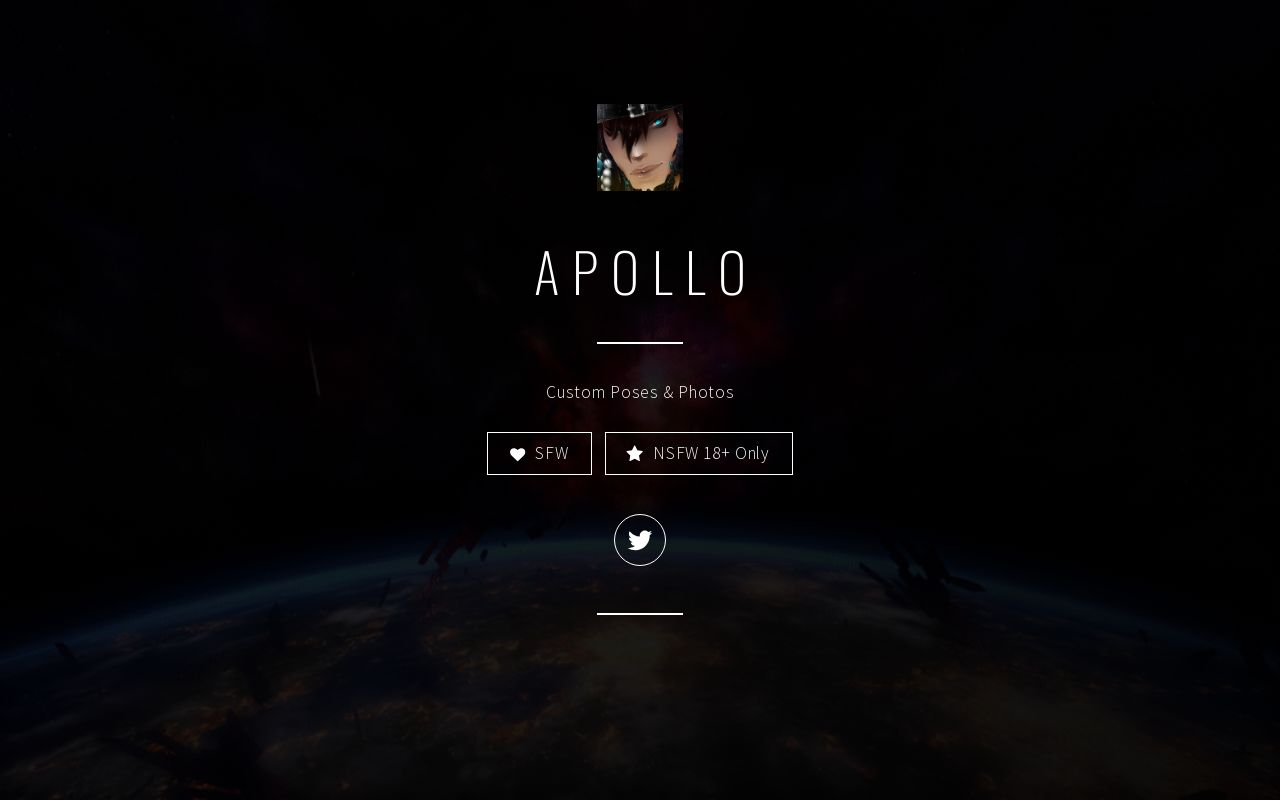Viewport: 1280px width, 800px height.
Task: Click the bottom divider line
Action: tap(640, 612)
